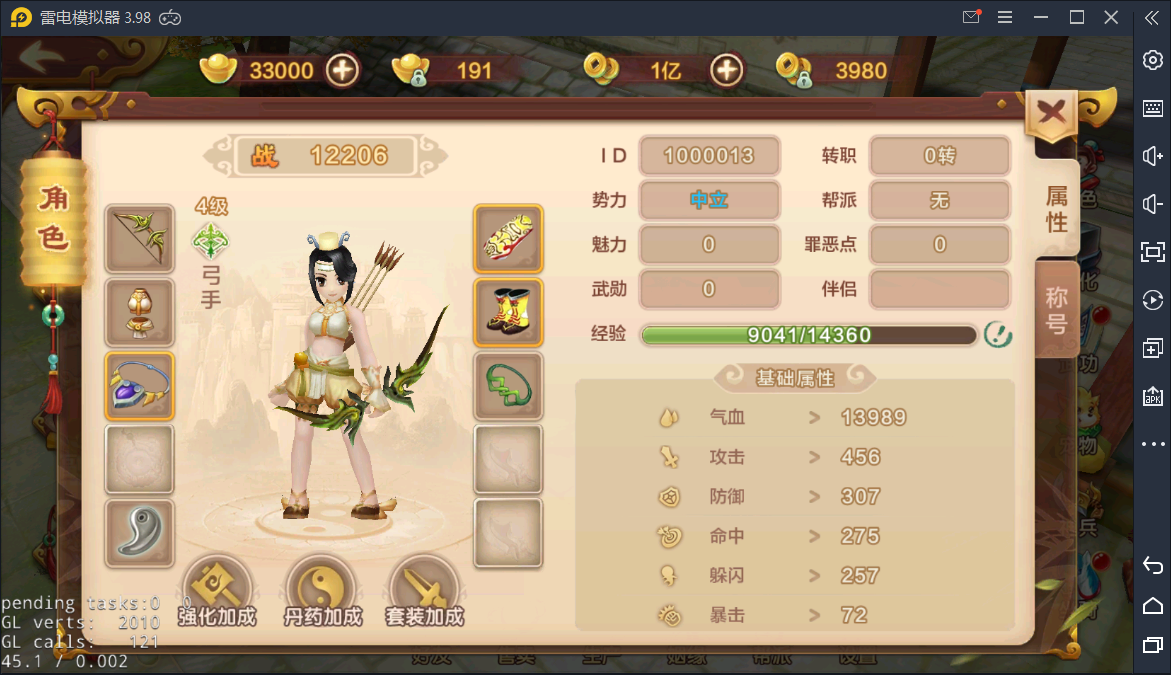Minimize the emulator window
Image resolution: width=1171 pixels, height=675 pixels.
click(x=1041, y=17)
